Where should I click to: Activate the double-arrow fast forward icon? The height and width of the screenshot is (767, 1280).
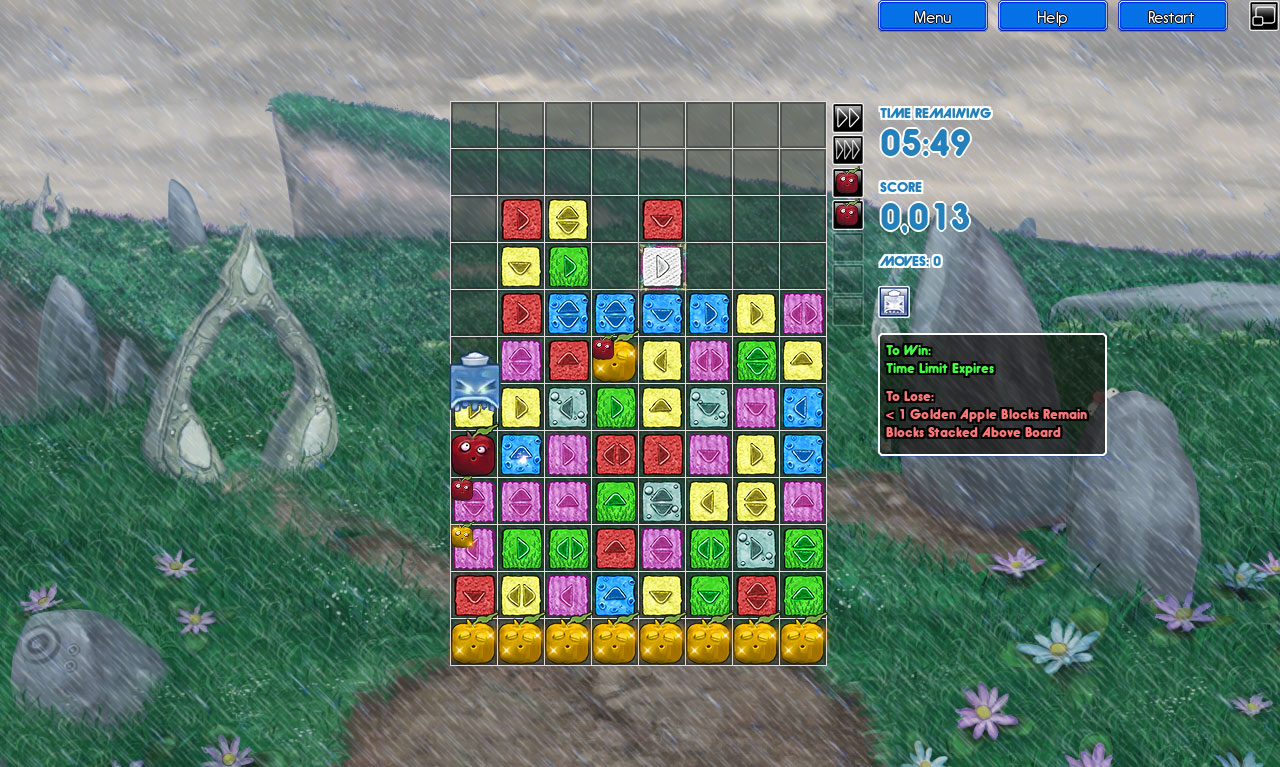[x=847, y=117]
